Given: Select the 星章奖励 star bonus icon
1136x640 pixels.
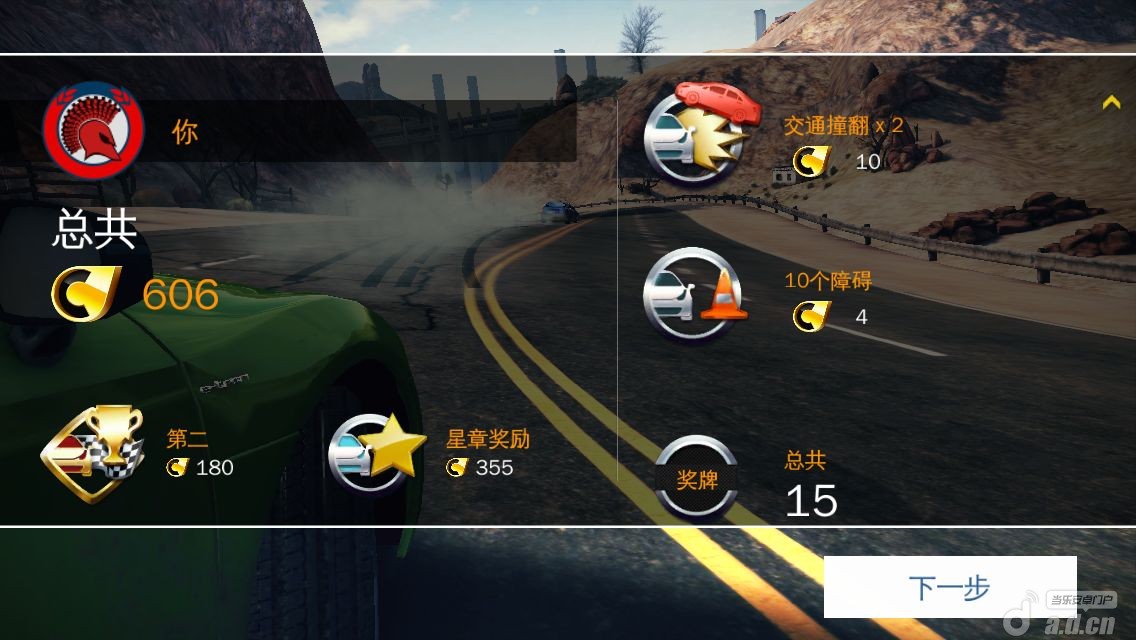Looking at the screenshot, I should click(372, 452).
